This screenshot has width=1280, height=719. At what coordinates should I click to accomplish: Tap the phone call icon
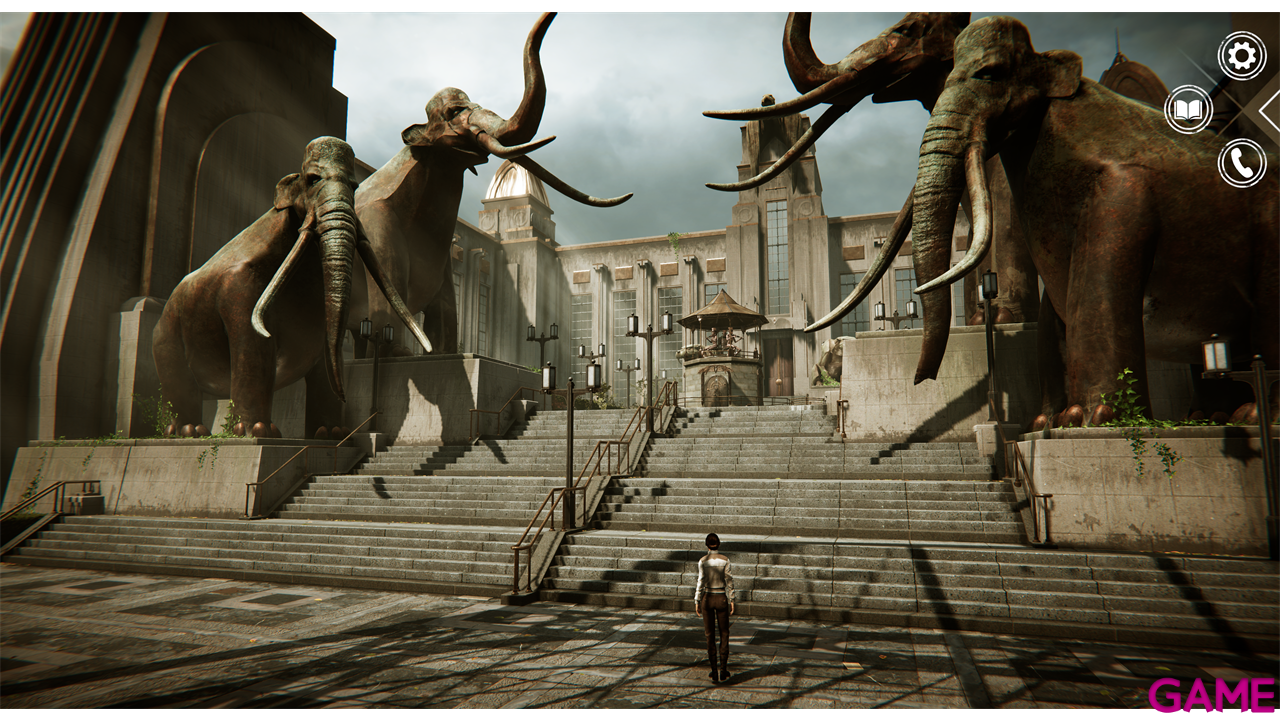(1241, 163)
